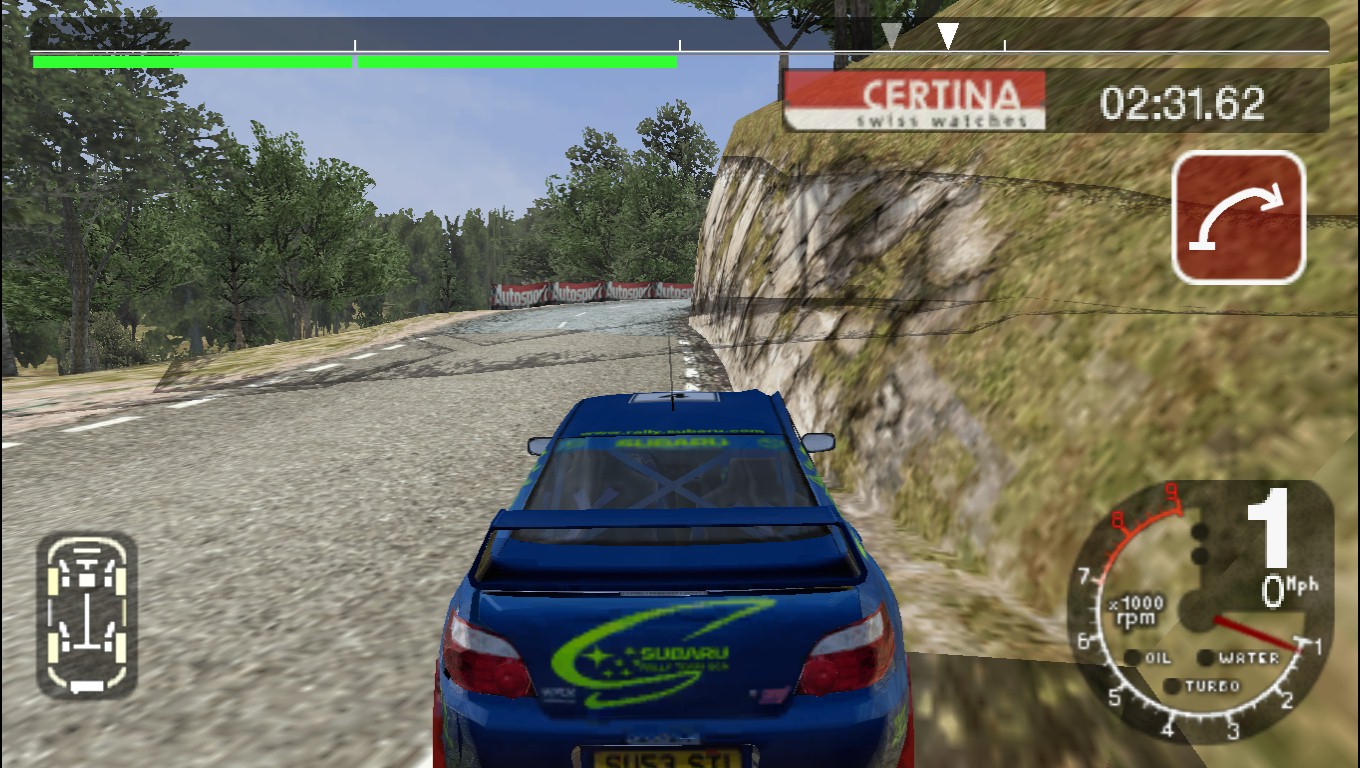Click the right-turn pace note icon
This screenshot has width=1360, height=768.
click(x=1239, y=217)
